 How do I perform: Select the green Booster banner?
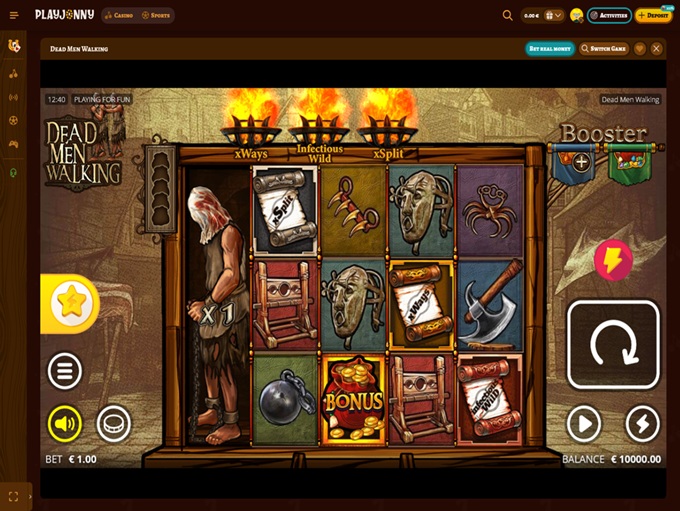click(629, 164)
